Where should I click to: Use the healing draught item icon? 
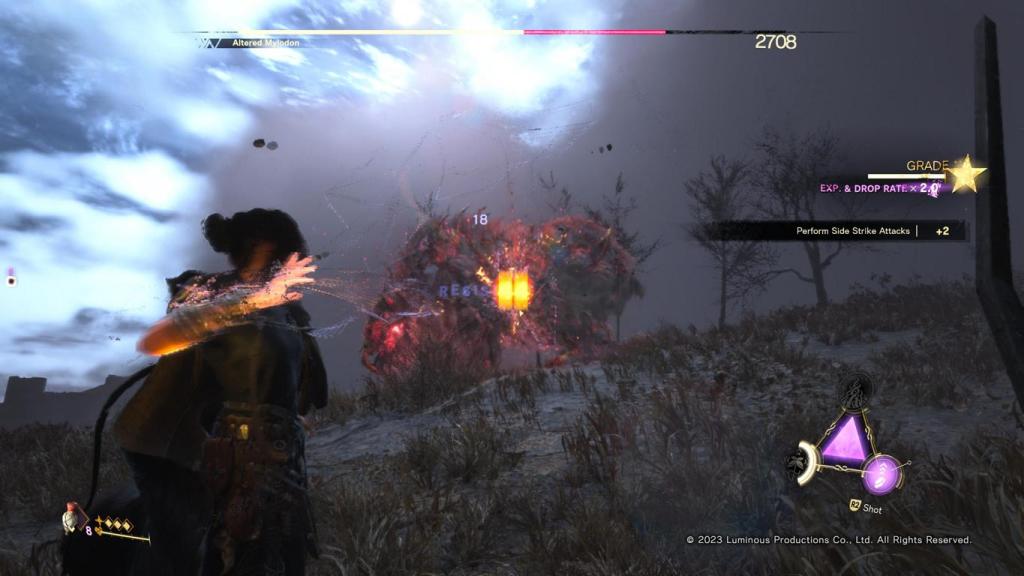(x=72, y=518)
